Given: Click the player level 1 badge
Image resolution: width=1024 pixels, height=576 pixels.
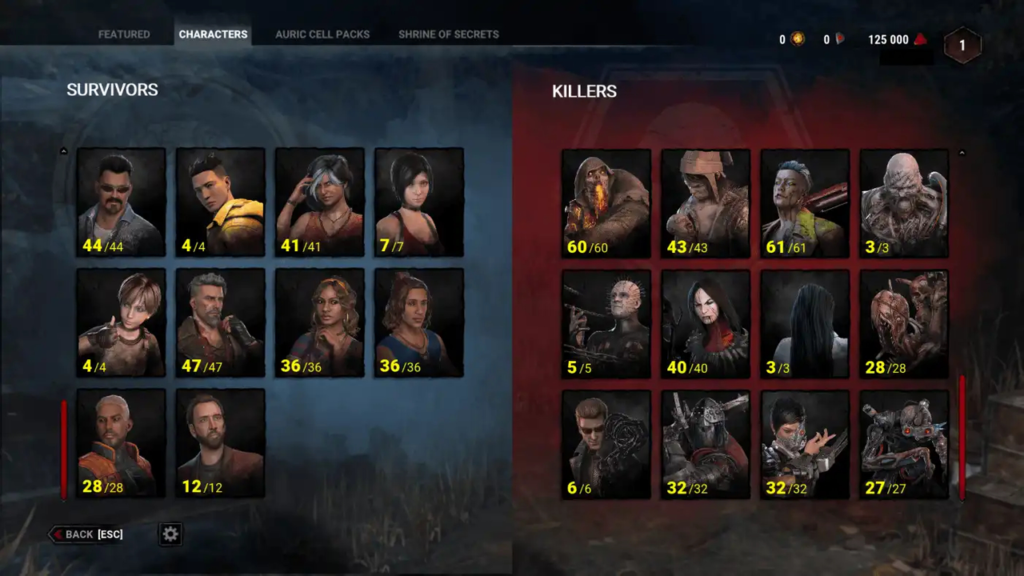Looking at the screenshot, I should (962, 45).
